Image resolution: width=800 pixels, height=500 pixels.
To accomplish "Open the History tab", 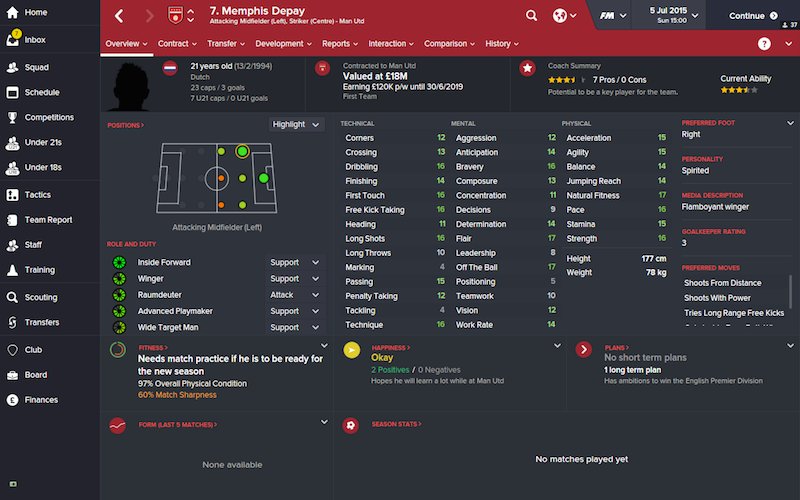I will click(501, 44).
